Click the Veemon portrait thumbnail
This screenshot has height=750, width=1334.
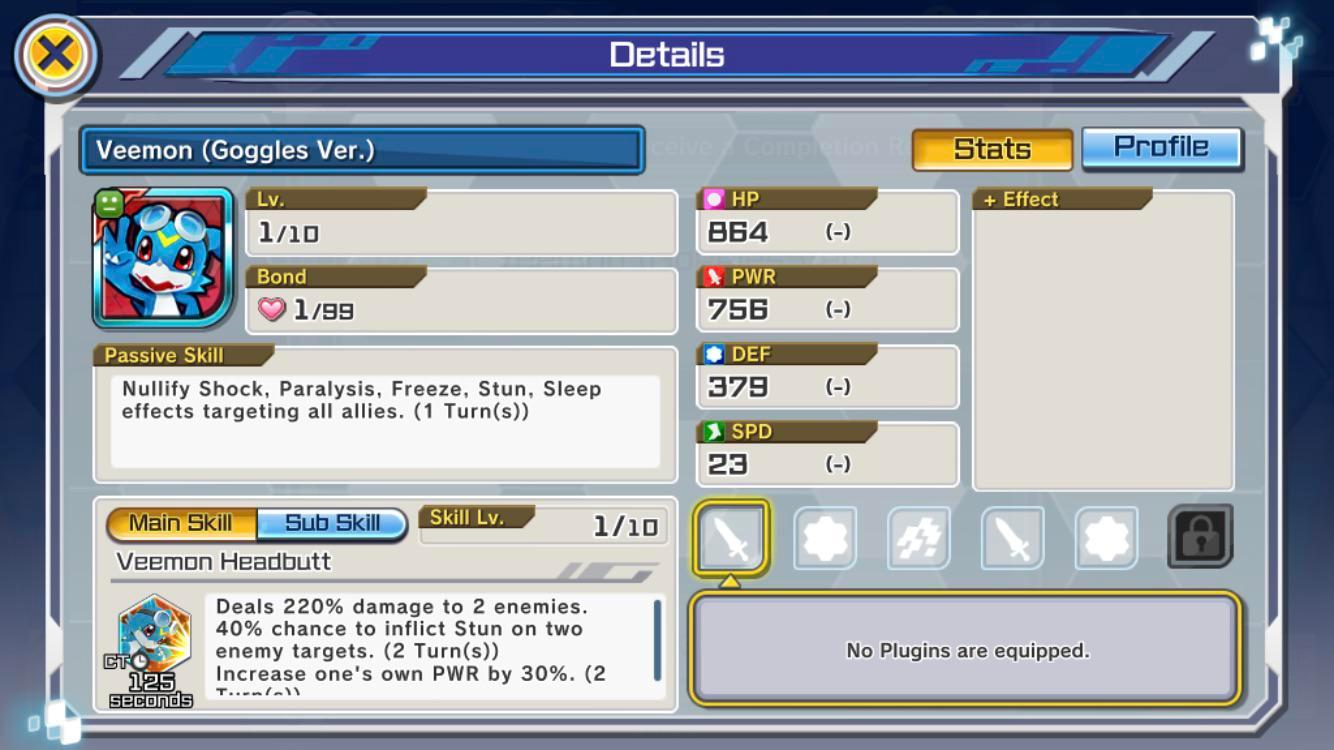pos(163,258)
